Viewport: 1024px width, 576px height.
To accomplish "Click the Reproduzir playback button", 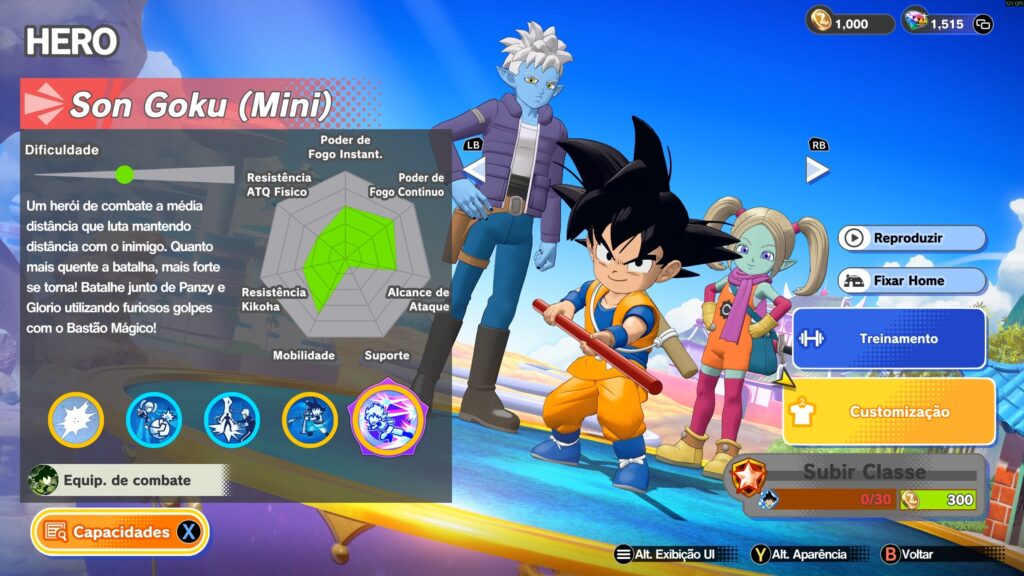I will point(912,238).
